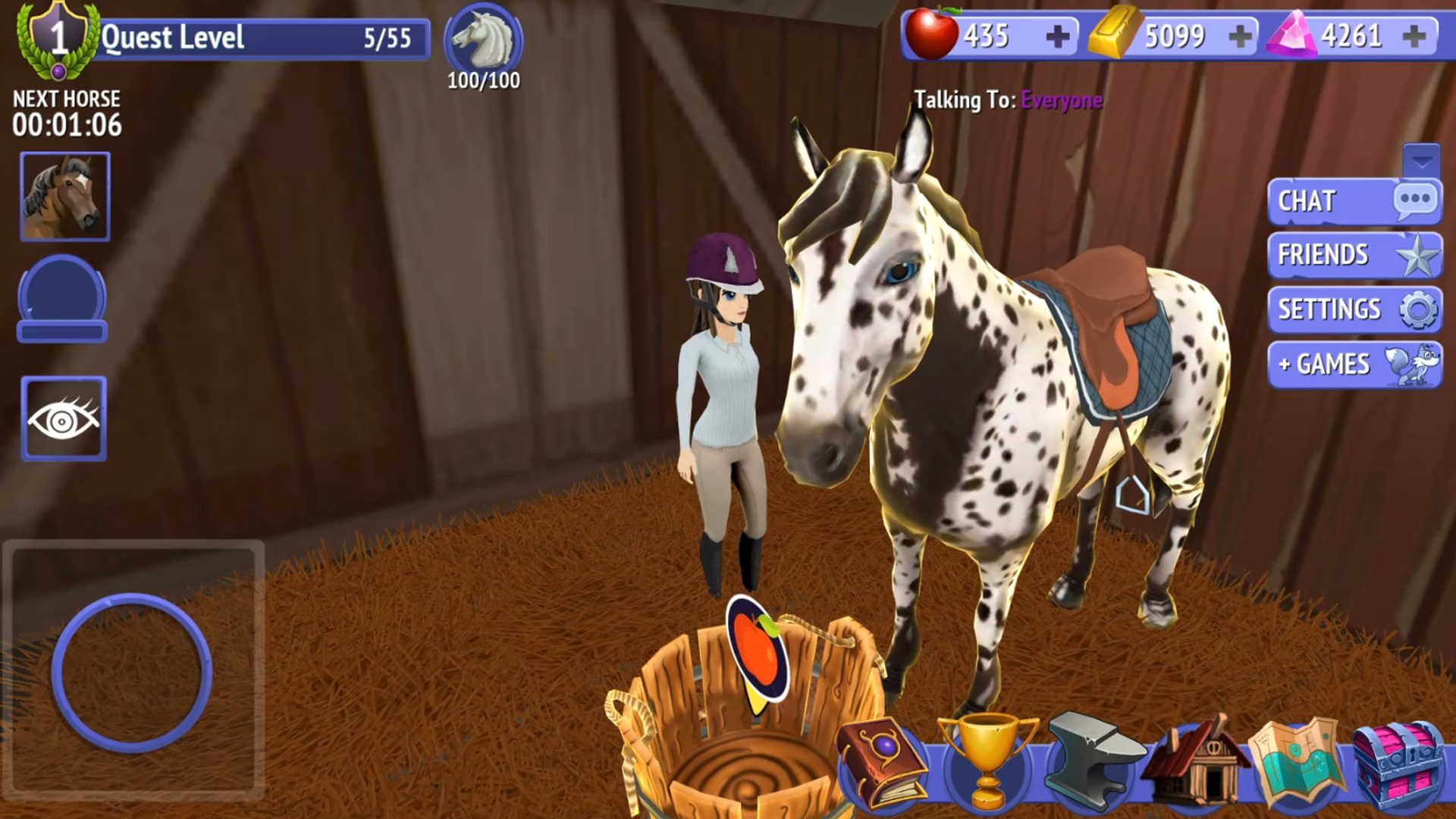Open the Friends list

tap(1354, 256)
